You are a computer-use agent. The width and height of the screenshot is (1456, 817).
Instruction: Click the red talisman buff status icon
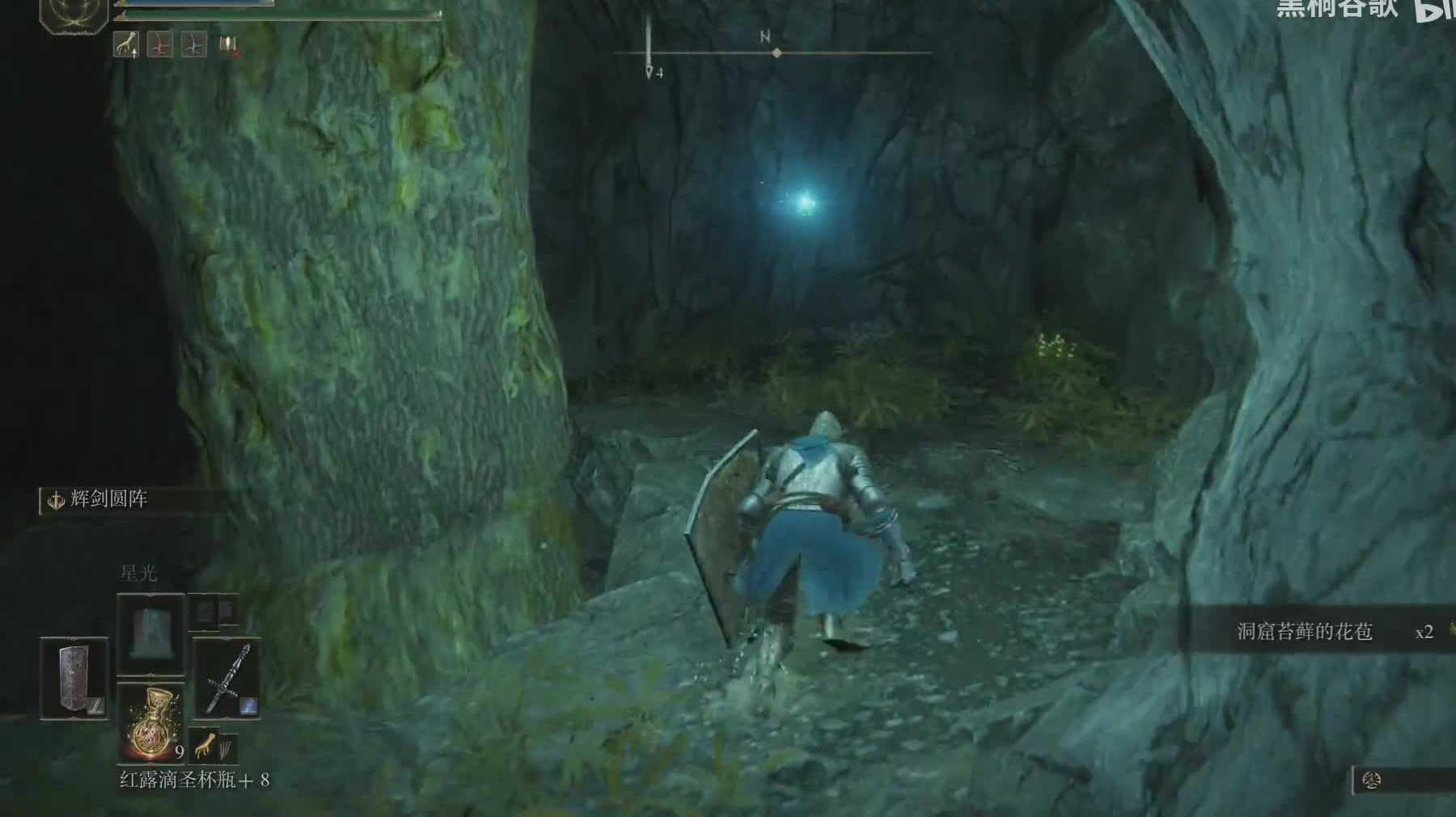coord(160,44)
